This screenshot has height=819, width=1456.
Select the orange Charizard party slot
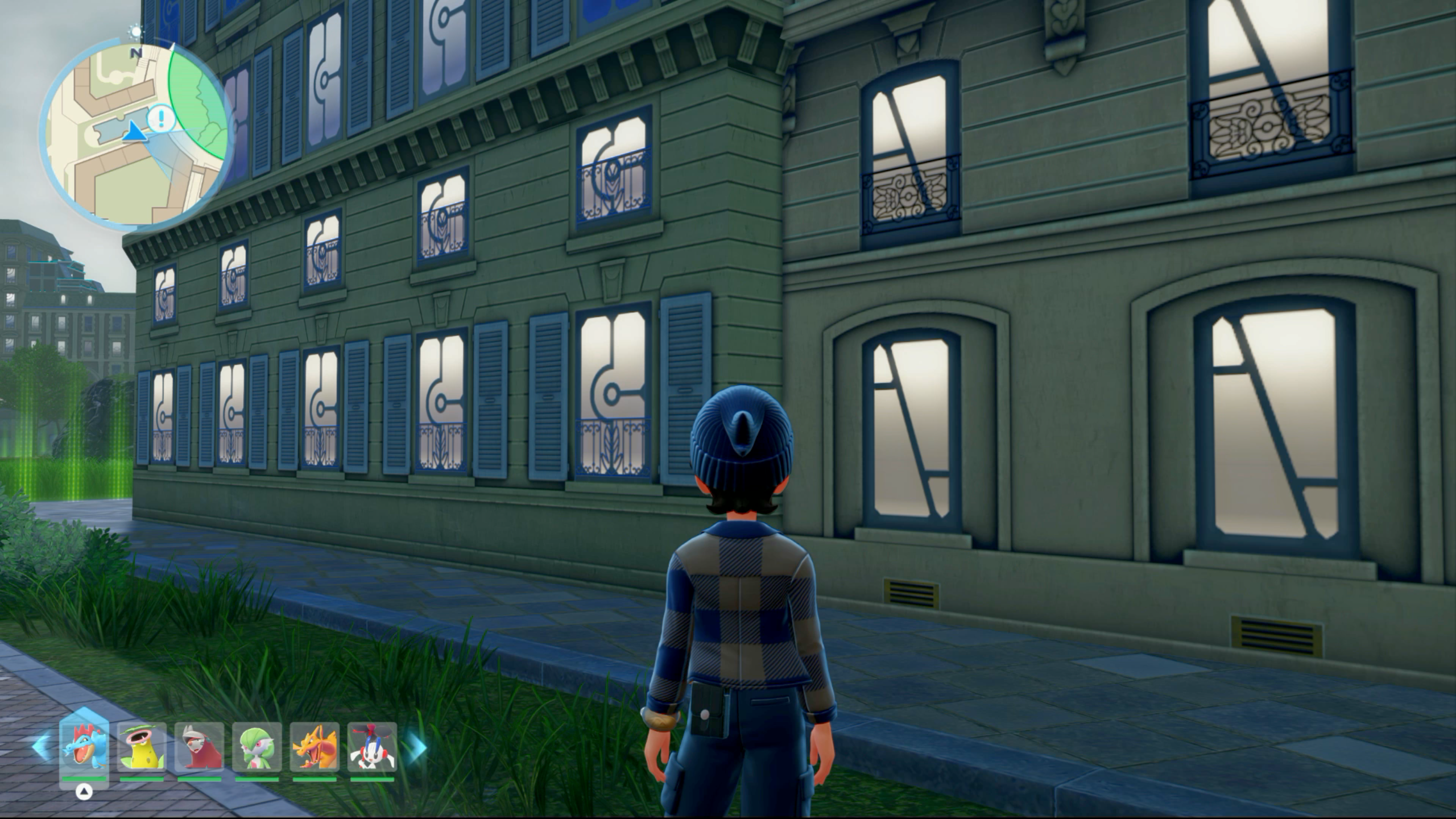tap(315, 747)
